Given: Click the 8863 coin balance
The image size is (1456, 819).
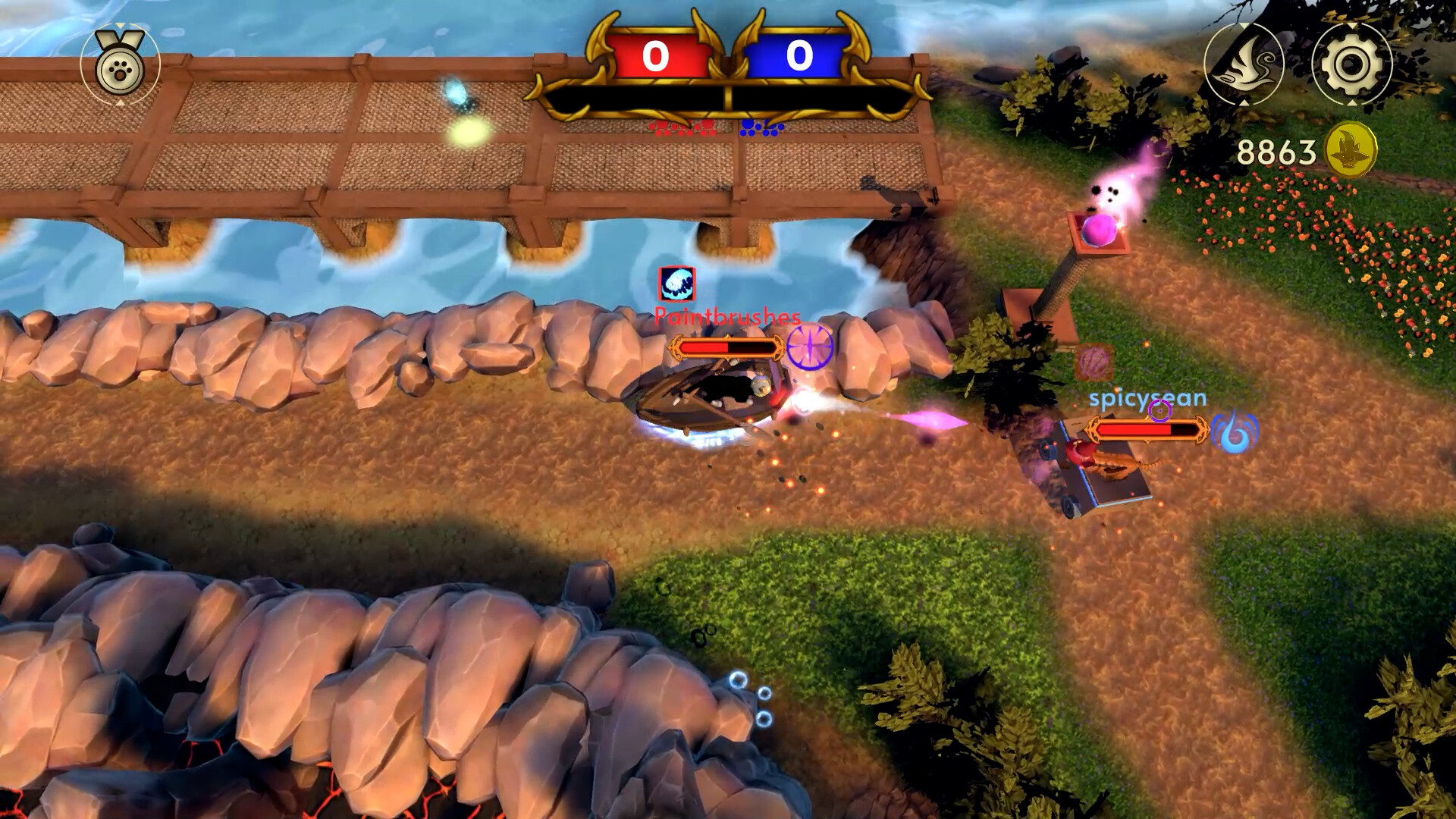Looking at the screenshot, I should pos(1276,151).
